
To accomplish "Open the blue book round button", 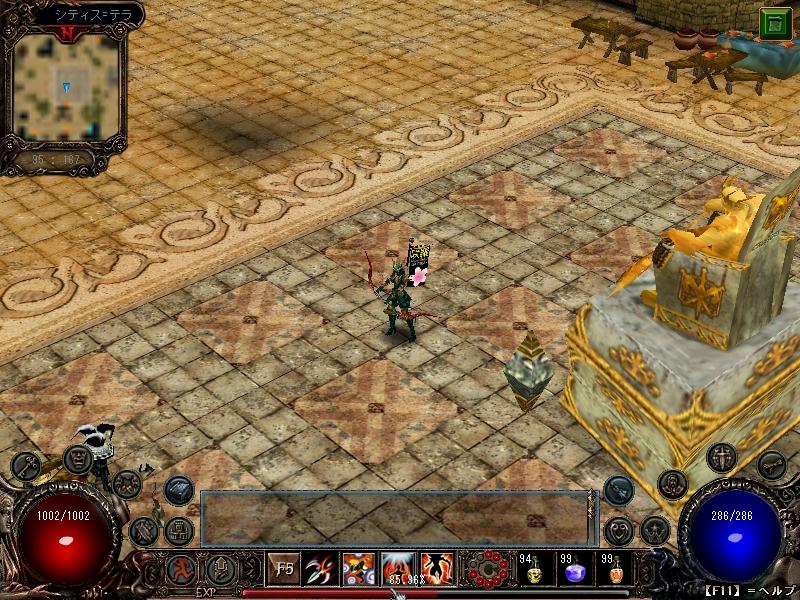I will pos(179,489).
